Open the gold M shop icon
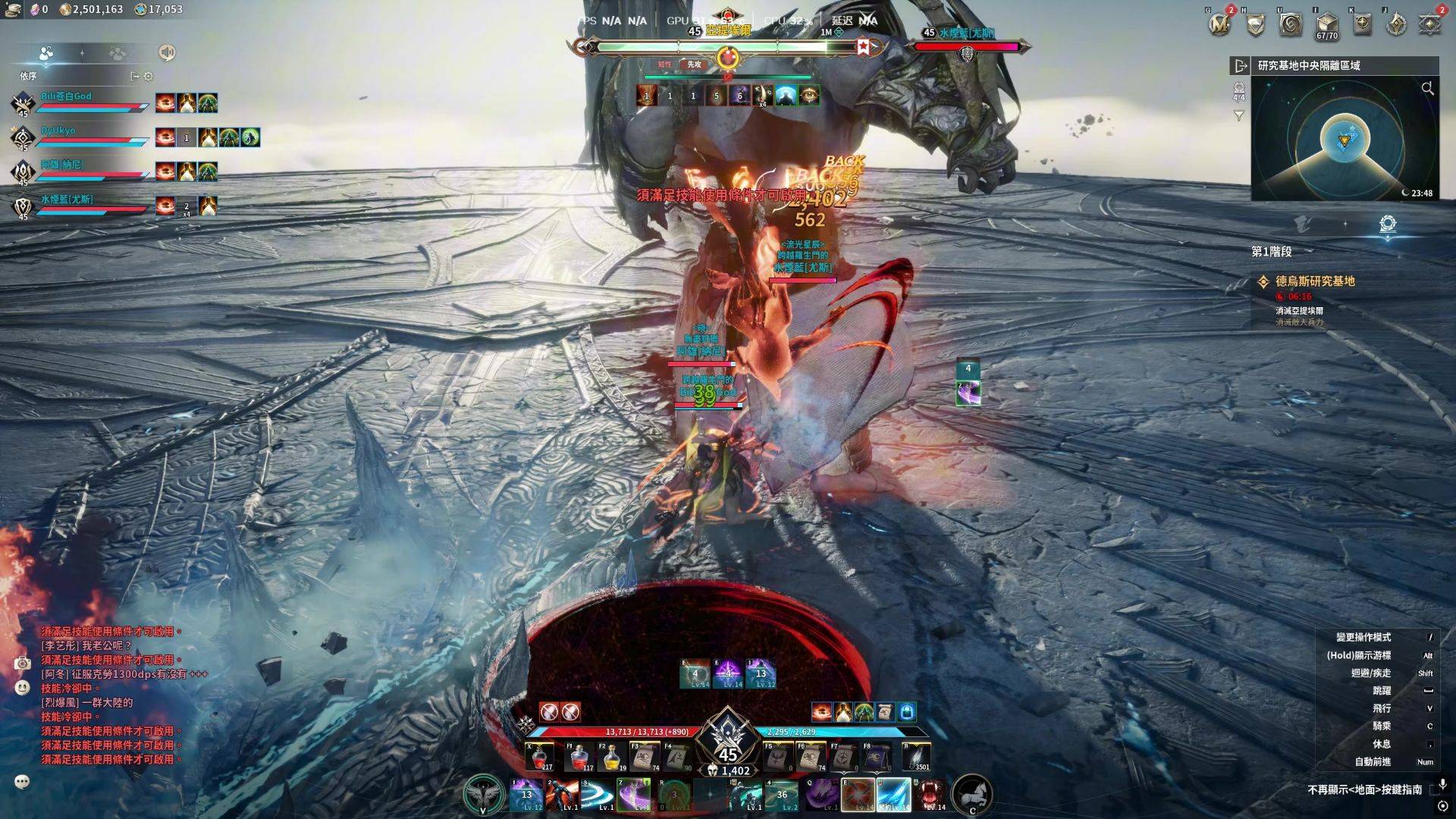Screen dimensions: 1456x819 (x=1220, y=24)
